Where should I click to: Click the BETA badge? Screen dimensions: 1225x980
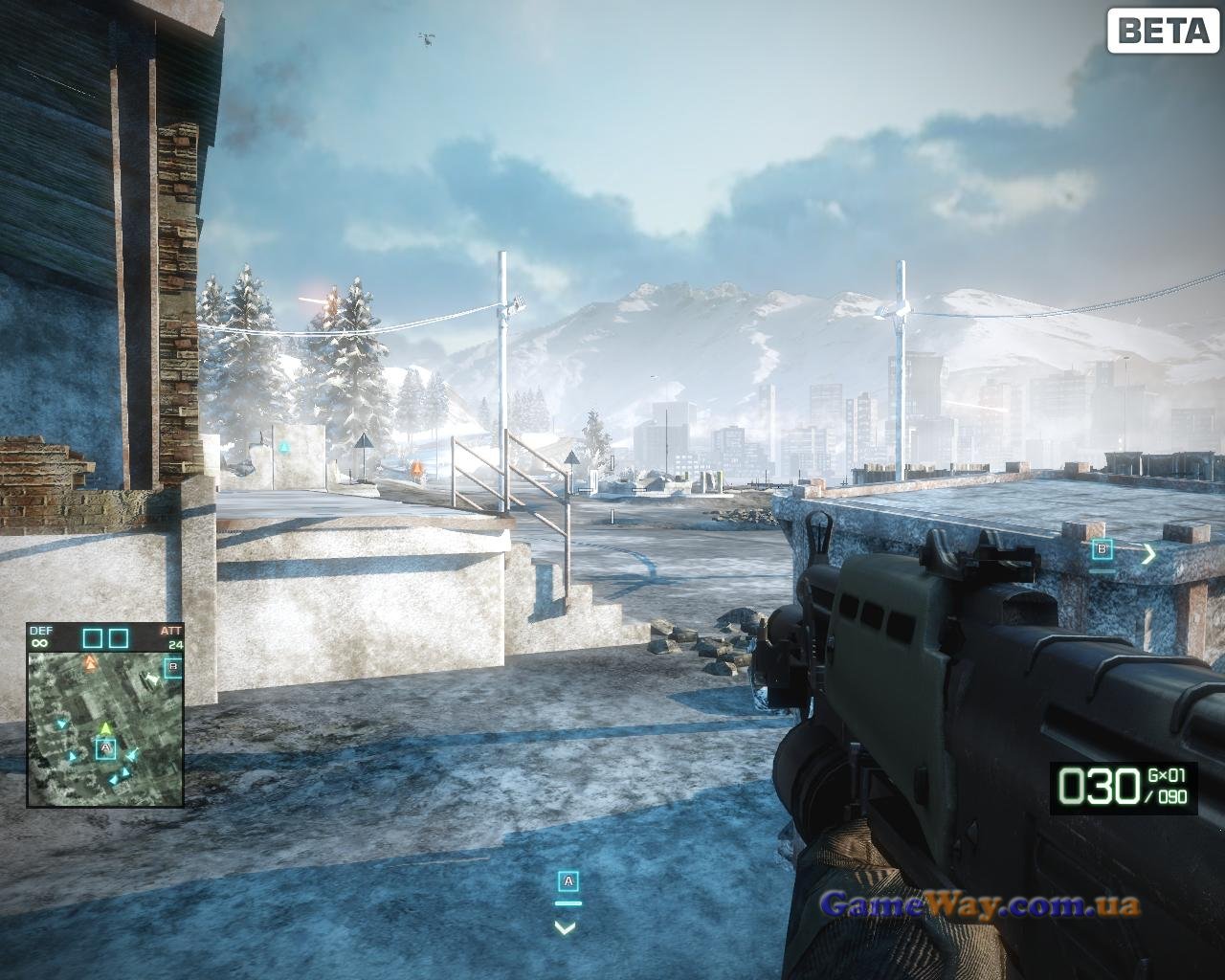pyautogui.click(x=1163, y=31)
